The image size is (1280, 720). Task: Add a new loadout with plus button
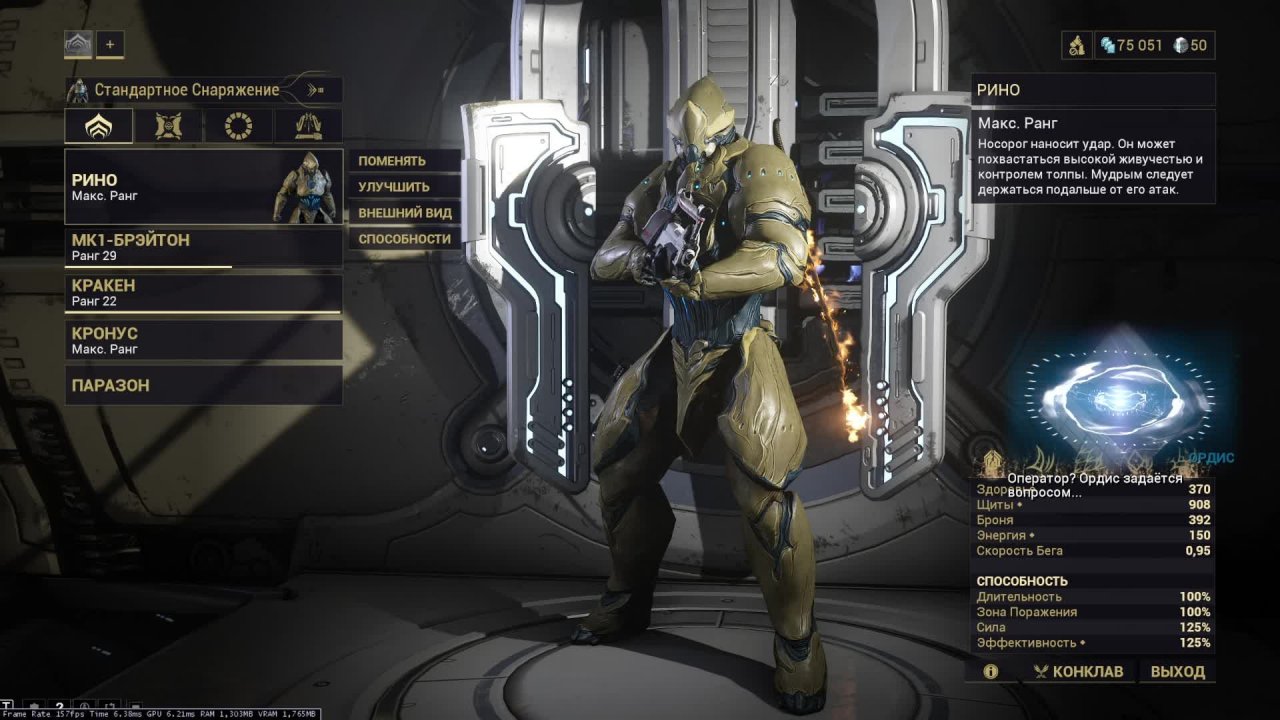pos(110,44)
